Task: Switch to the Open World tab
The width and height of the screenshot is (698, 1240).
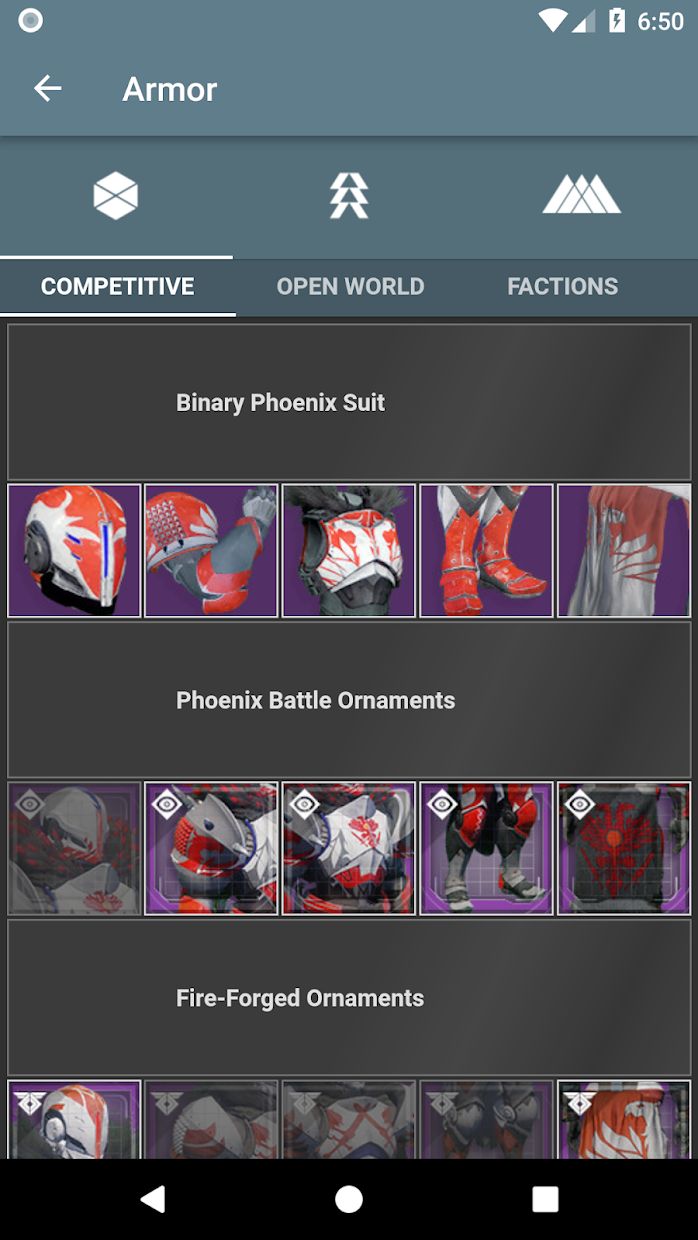Action: coord(350,286)
